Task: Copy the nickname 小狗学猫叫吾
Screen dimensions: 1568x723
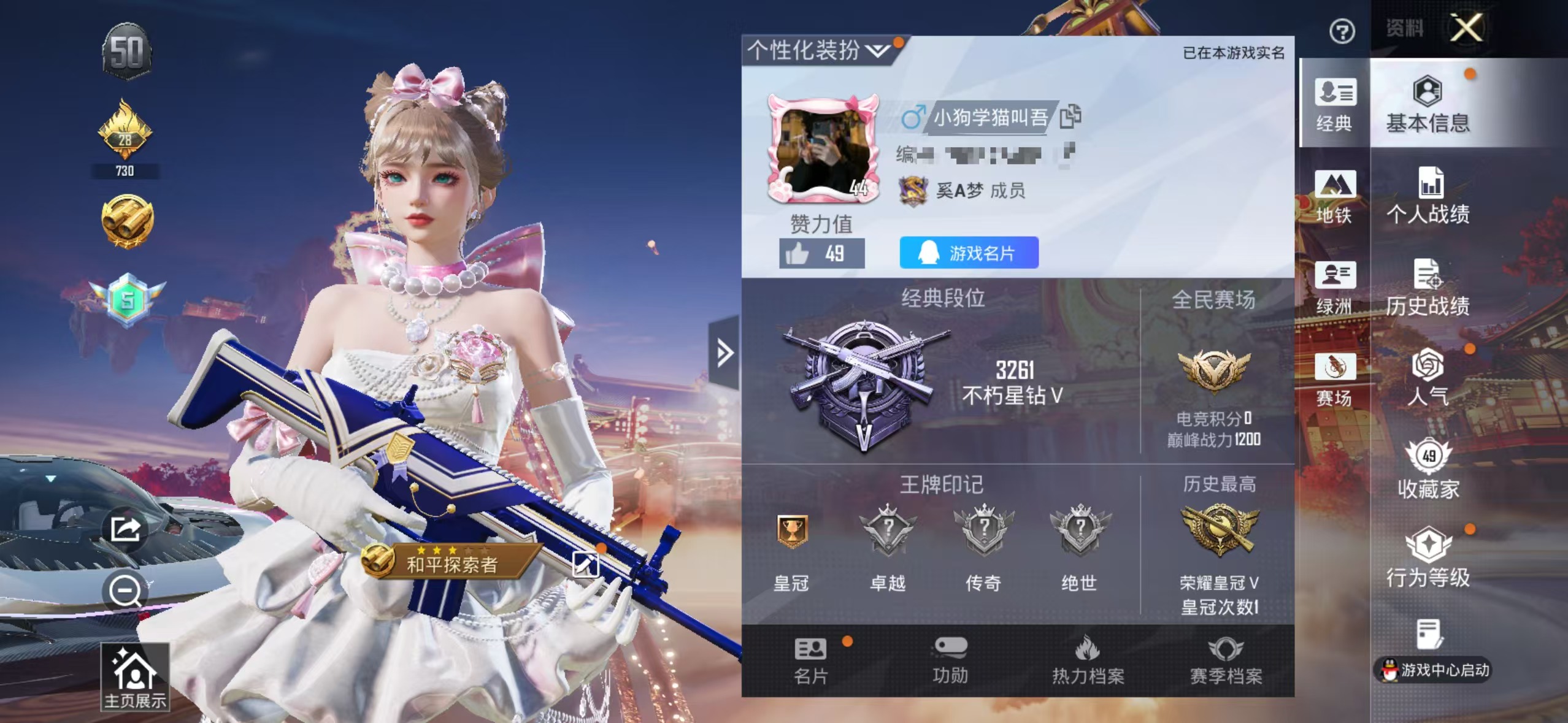Action: [x=1070, y=117]
